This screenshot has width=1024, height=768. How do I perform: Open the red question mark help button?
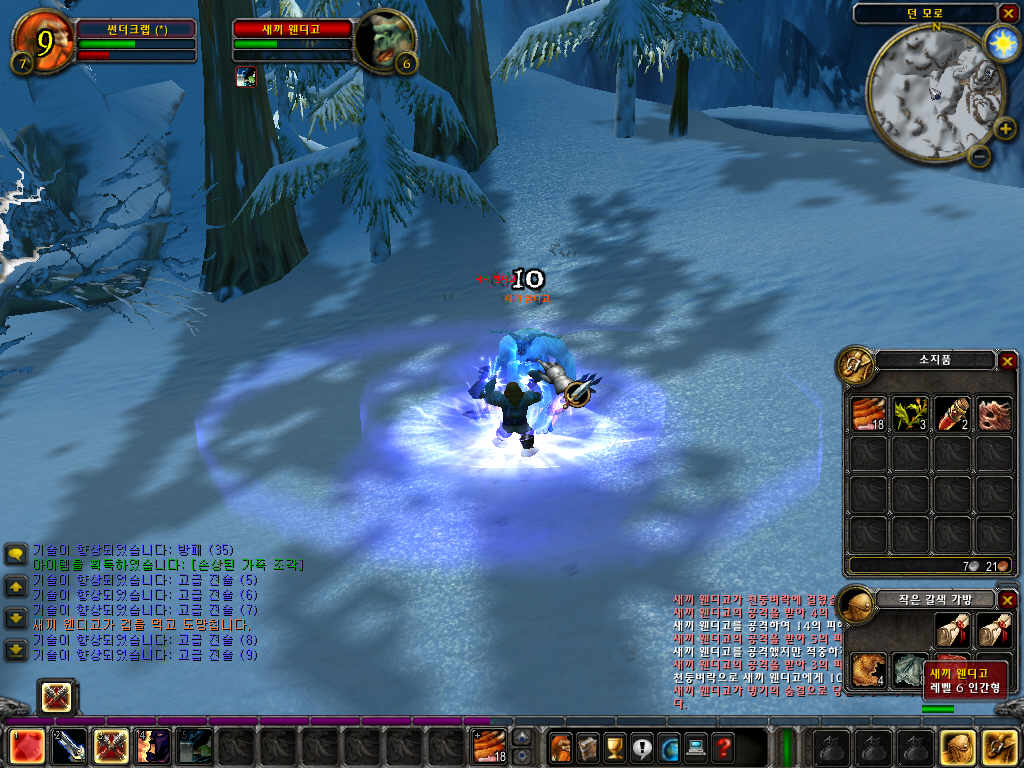[x=722, y=747]
